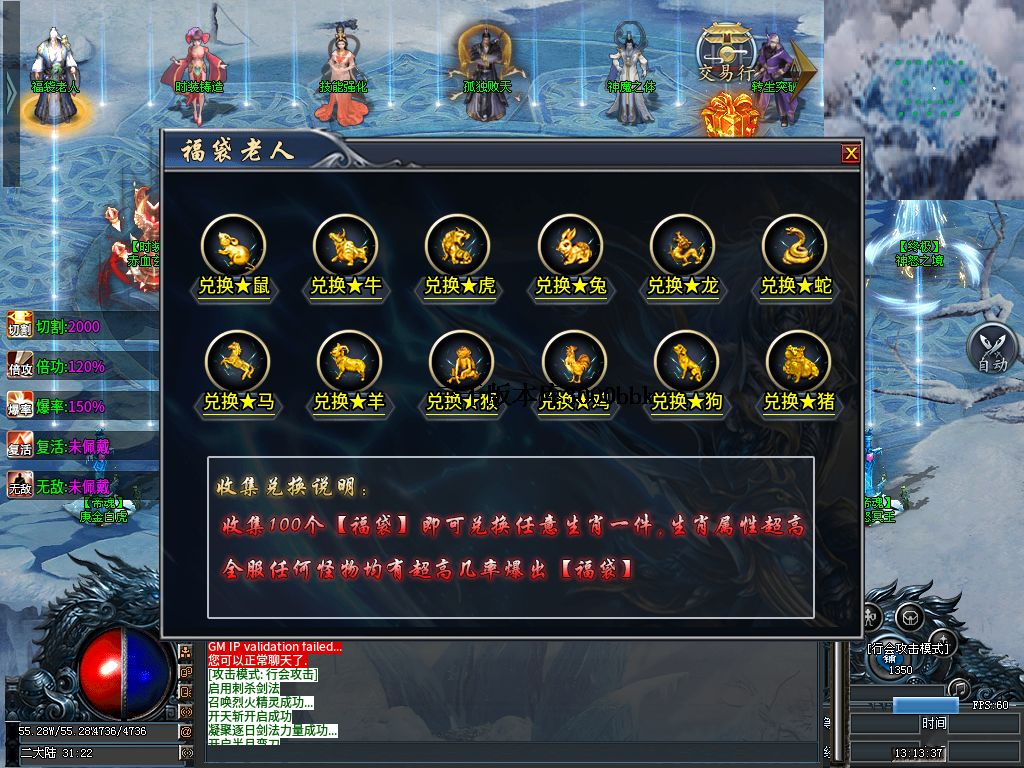Click the 倍攻 multiplier icon

click(20, 366)
